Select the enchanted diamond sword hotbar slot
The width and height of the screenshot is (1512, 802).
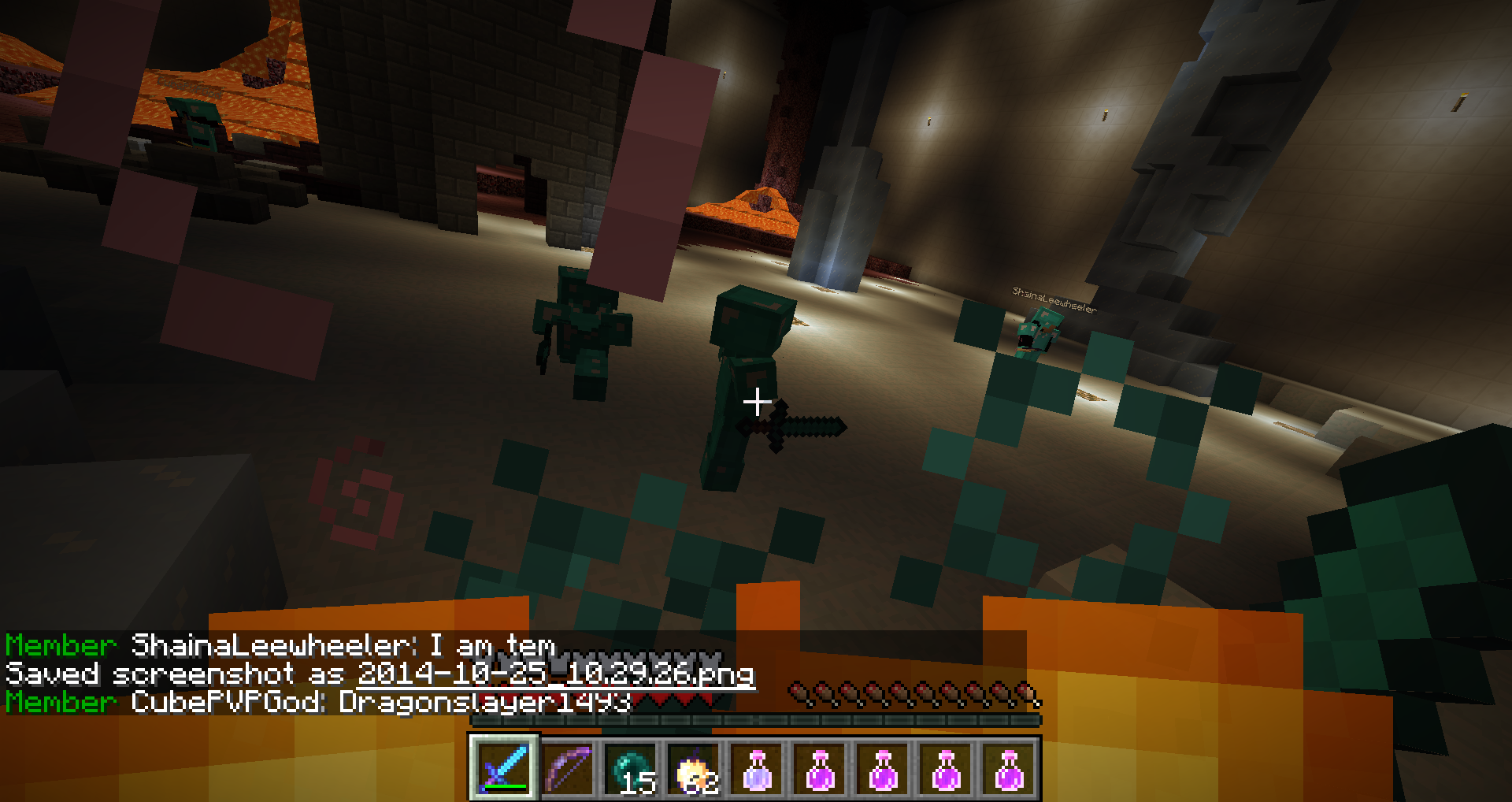pyautogui.click(x=504, y=768)
